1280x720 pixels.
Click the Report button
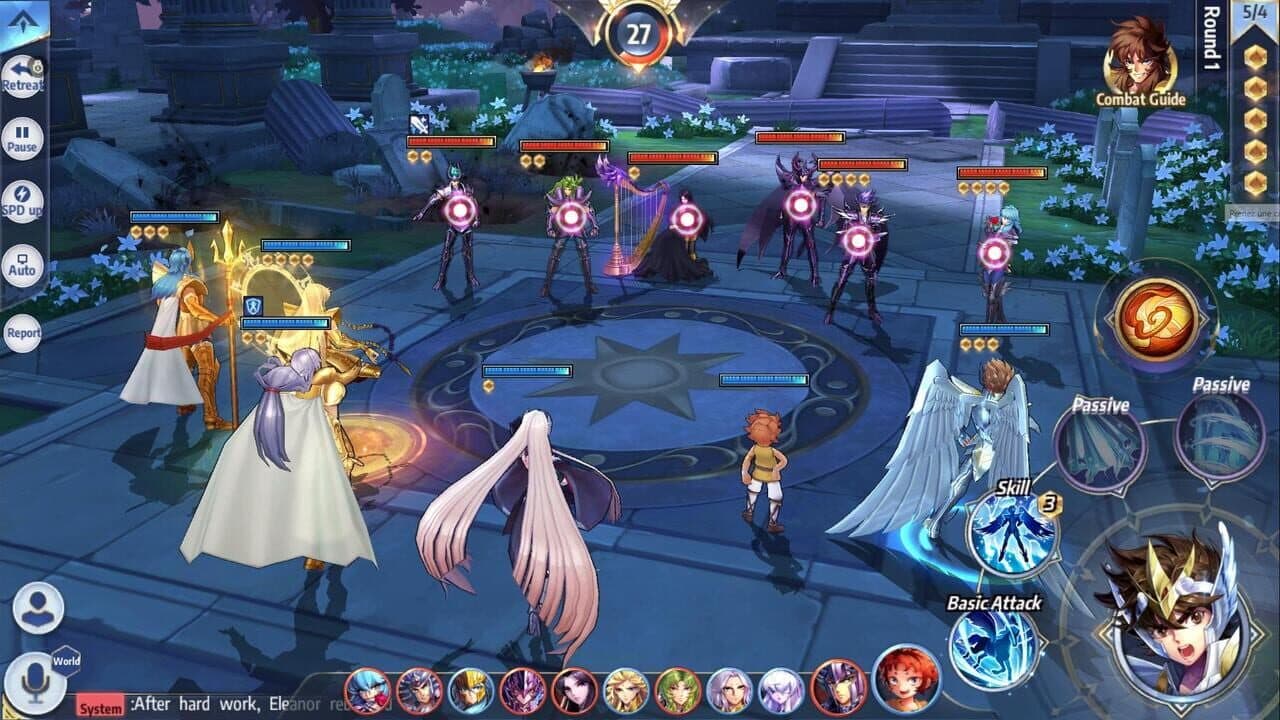tap(22, 330)
